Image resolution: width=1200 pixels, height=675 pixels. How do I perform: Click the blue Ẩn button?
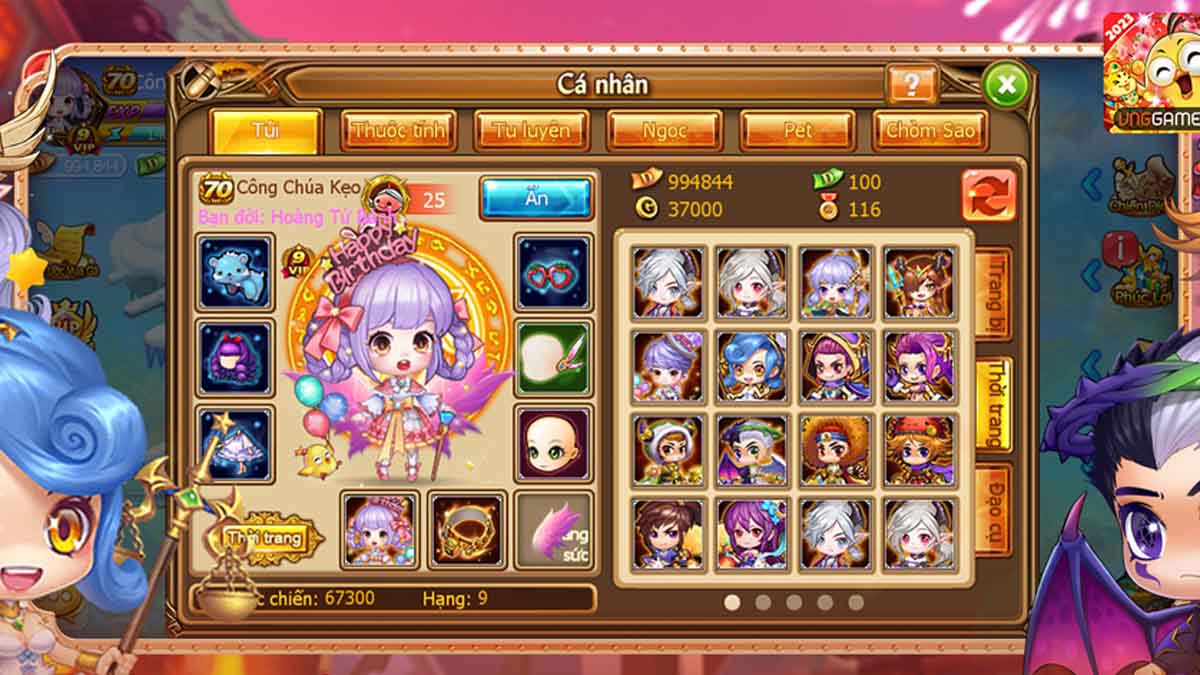click(x=536, y=198)
